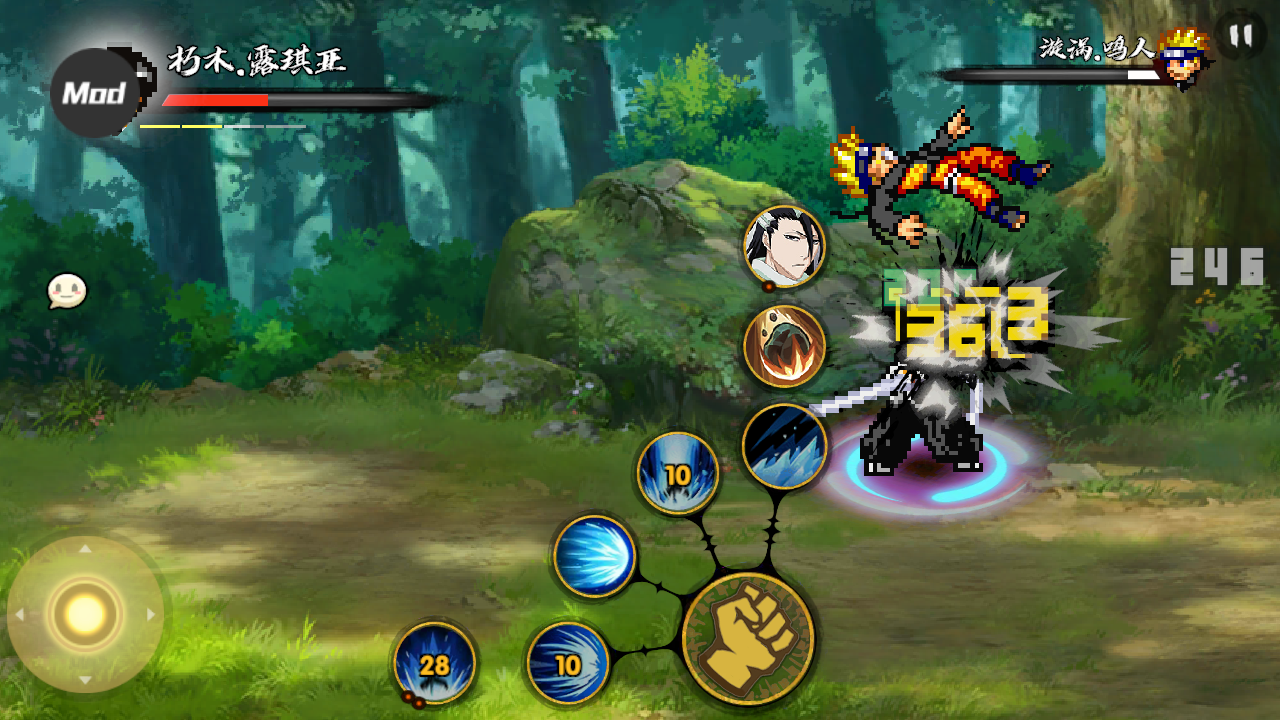Activate the flaming fist skill icon

coord(784,347)
